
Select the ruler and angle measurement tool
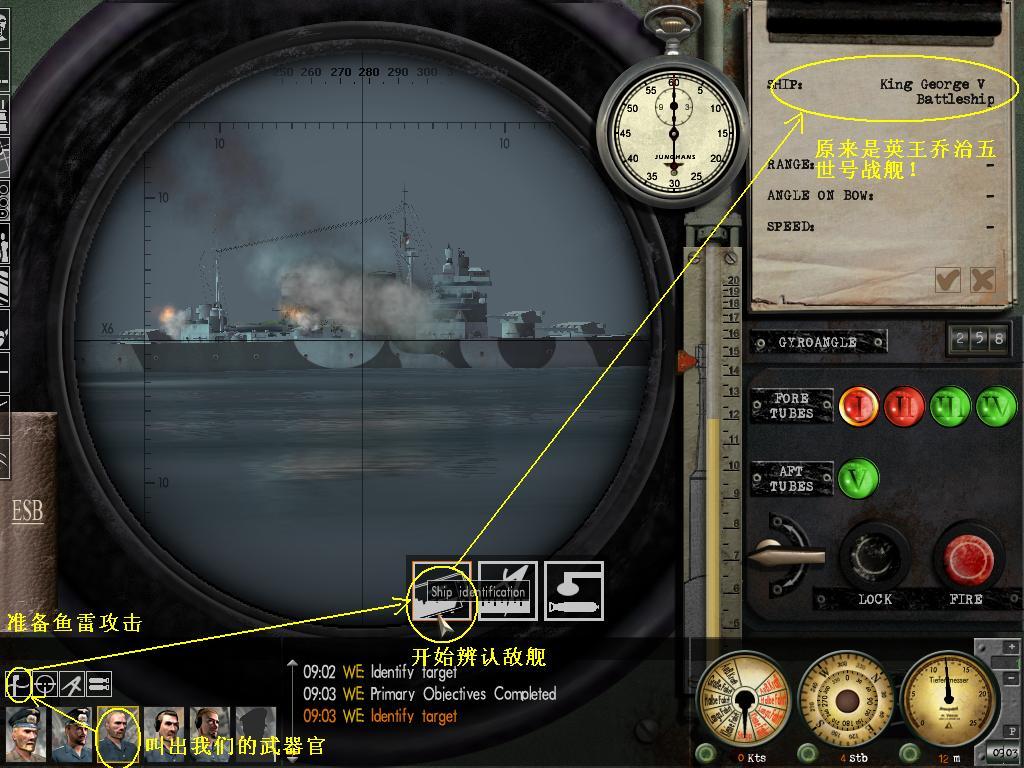pyautogui.click(x=508, y=591)
